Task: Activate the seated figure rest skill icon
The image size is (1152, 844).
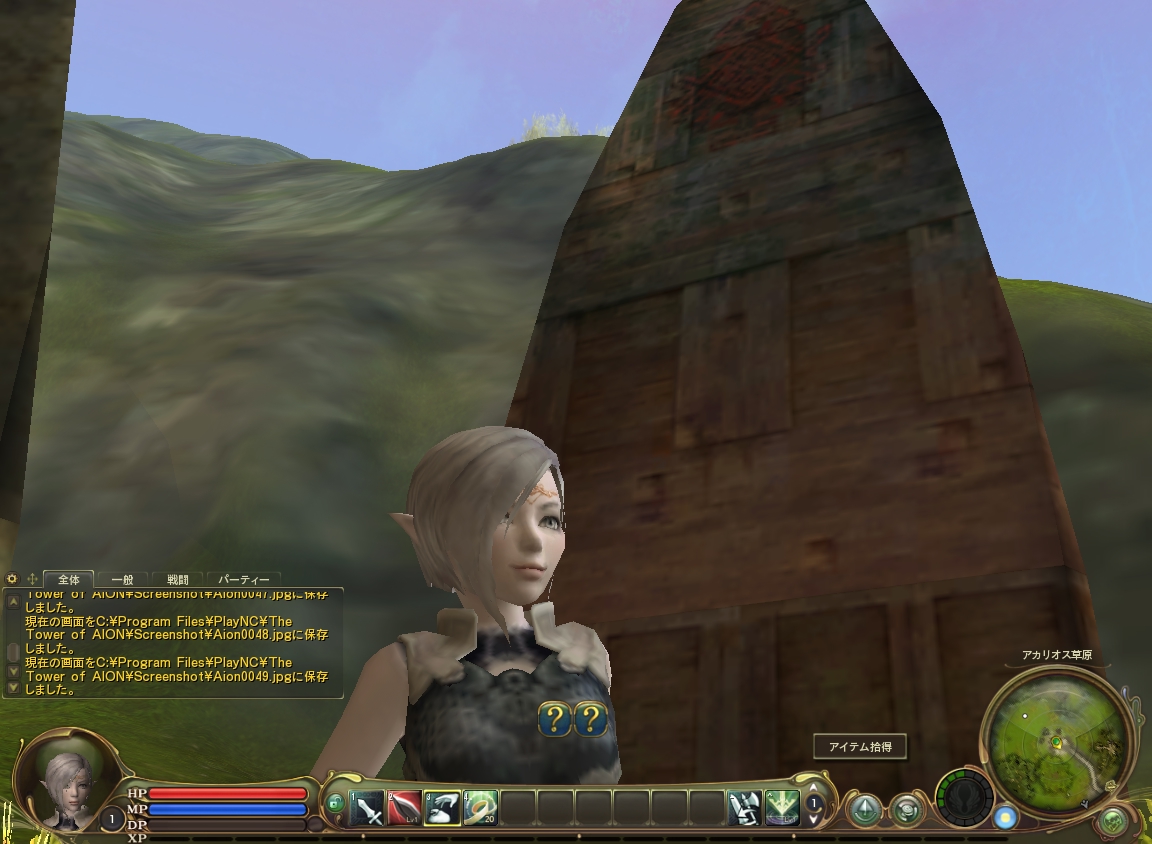Action: pos(744,807)
